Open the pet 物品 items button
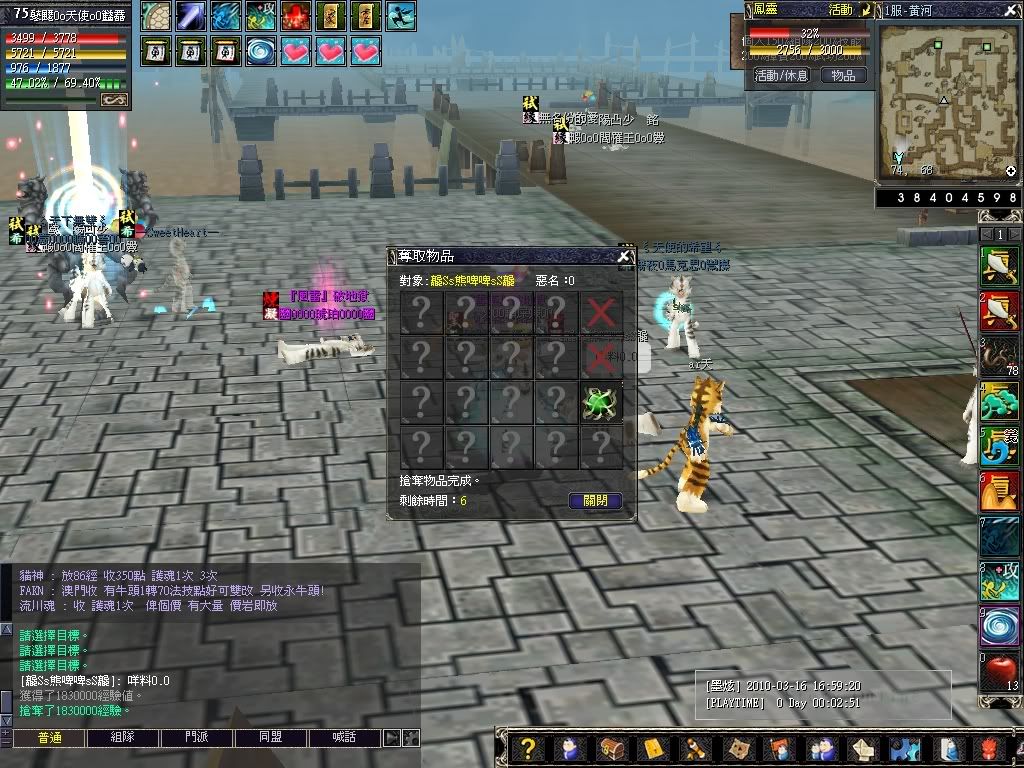Image resolution: width=1024 pixels, height=768 pixels. tap(843, 75)
